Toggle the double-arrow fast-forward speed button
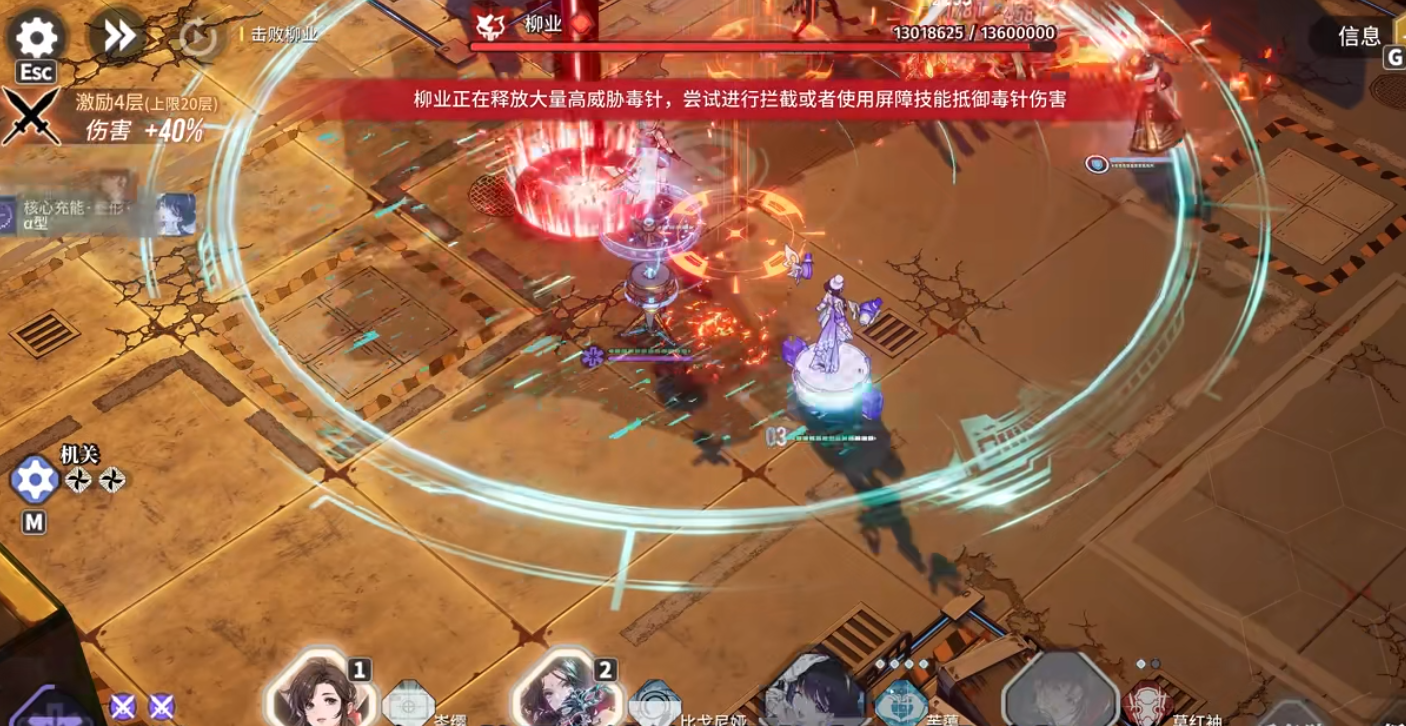The height and width of the screenshot is (726, 1406). (118, 37)
